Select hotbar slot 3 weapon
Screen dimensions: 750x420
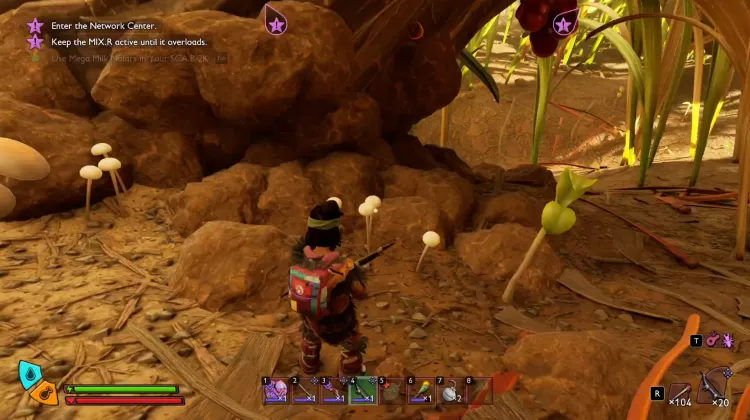(333, 390)
